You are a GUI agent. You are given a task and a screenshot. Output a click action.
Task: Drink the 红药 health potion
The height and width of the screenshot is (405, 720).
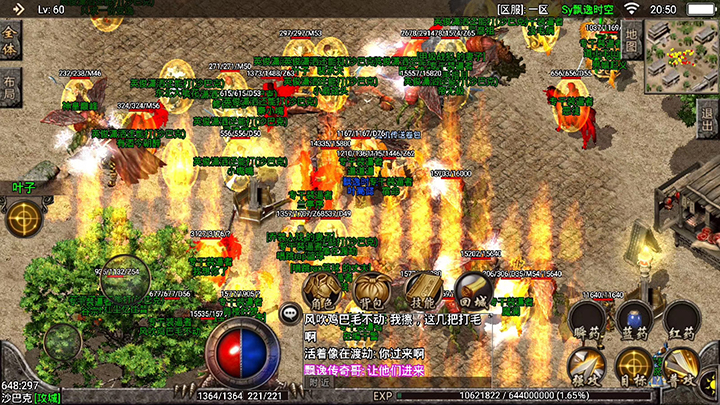click(x=682, y=322)
